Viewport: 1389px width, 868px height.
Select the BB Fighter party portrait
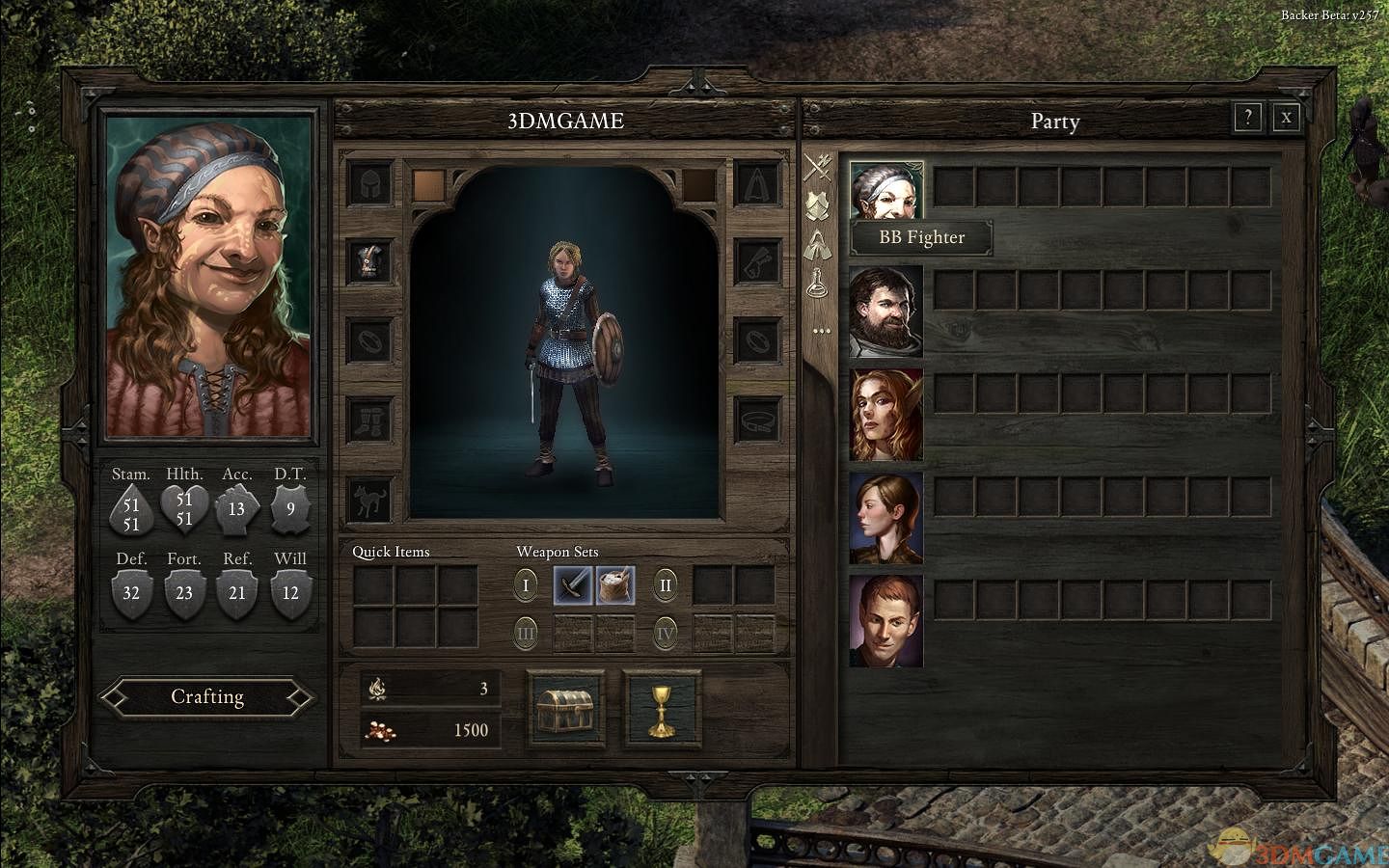point(885,190)
